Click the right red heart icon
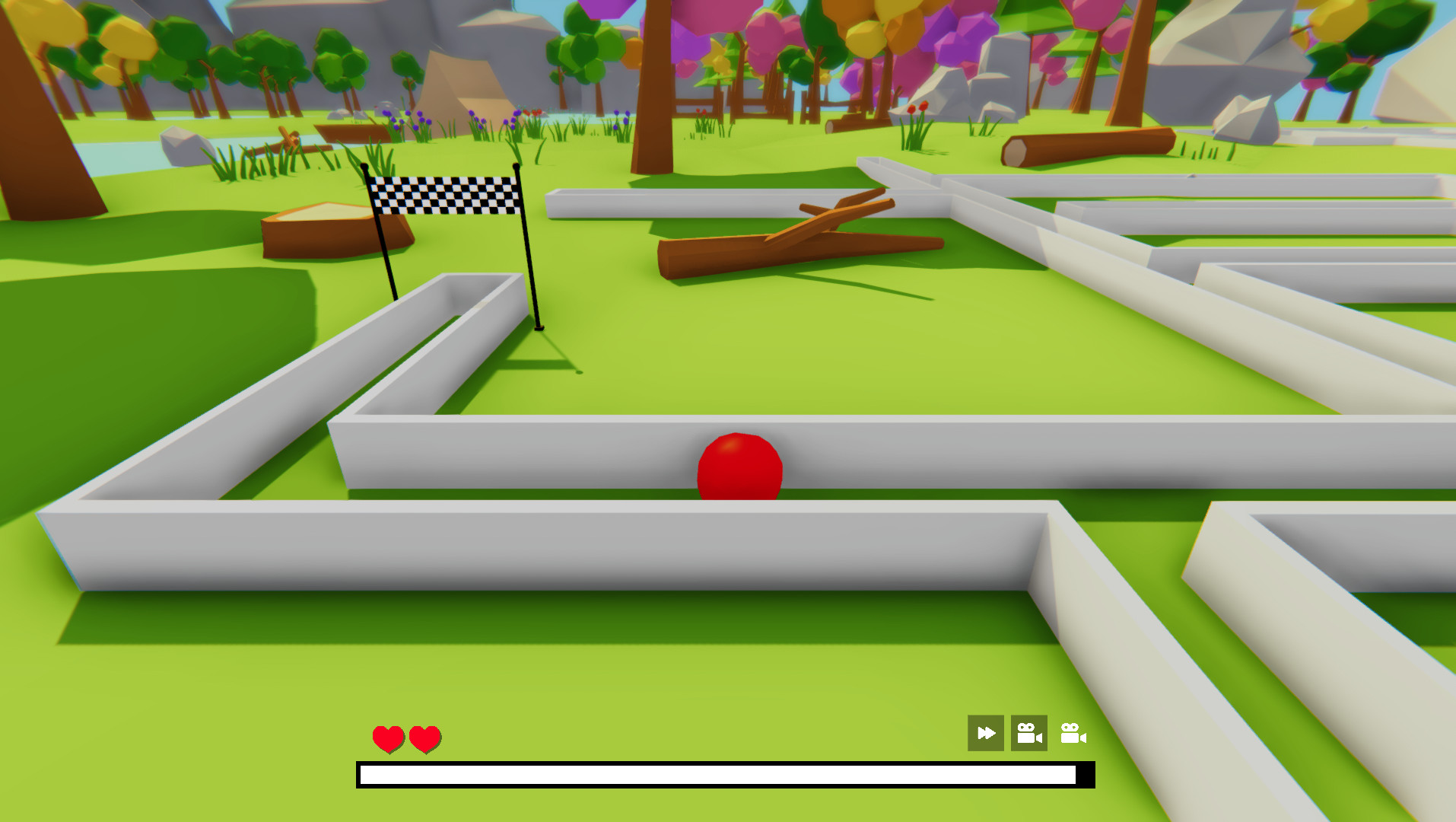Screen dimensions: 1456x822 click(x=424, y=737)
